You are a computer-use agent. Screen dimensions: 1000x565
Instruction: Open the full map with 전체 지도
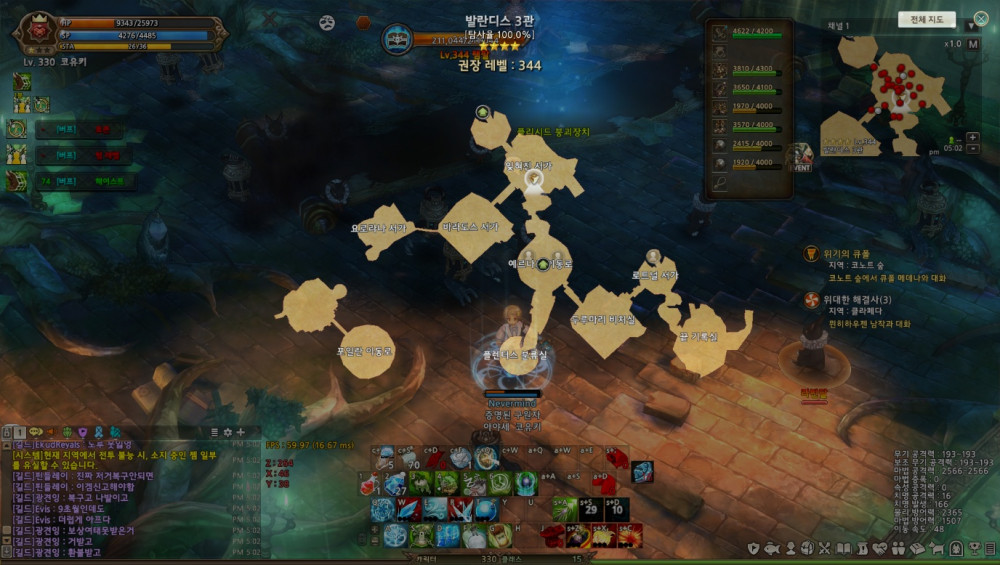(x=926, y=19)
